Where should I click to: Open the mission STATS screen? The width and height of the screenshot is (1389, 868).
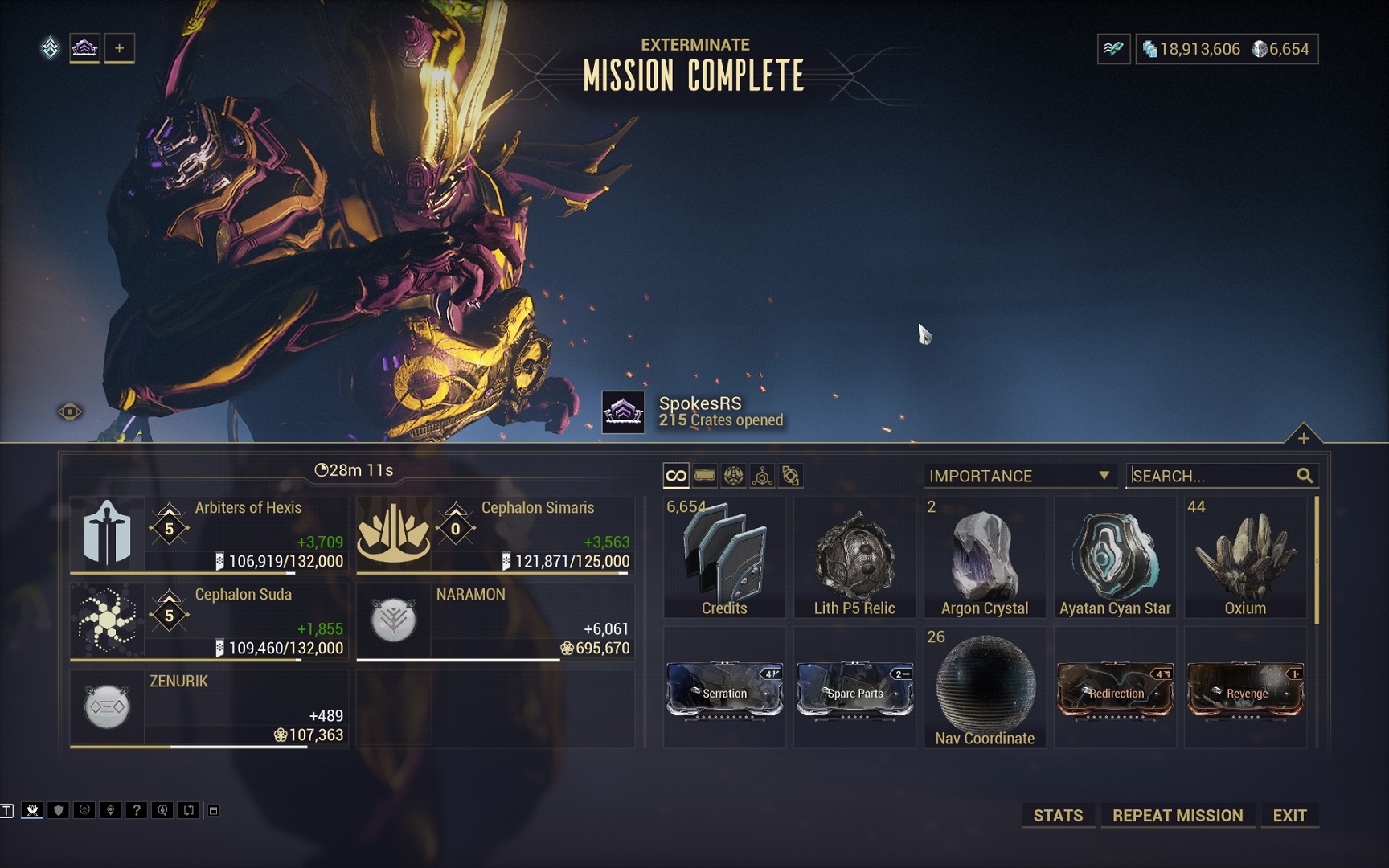point(1058,815)
